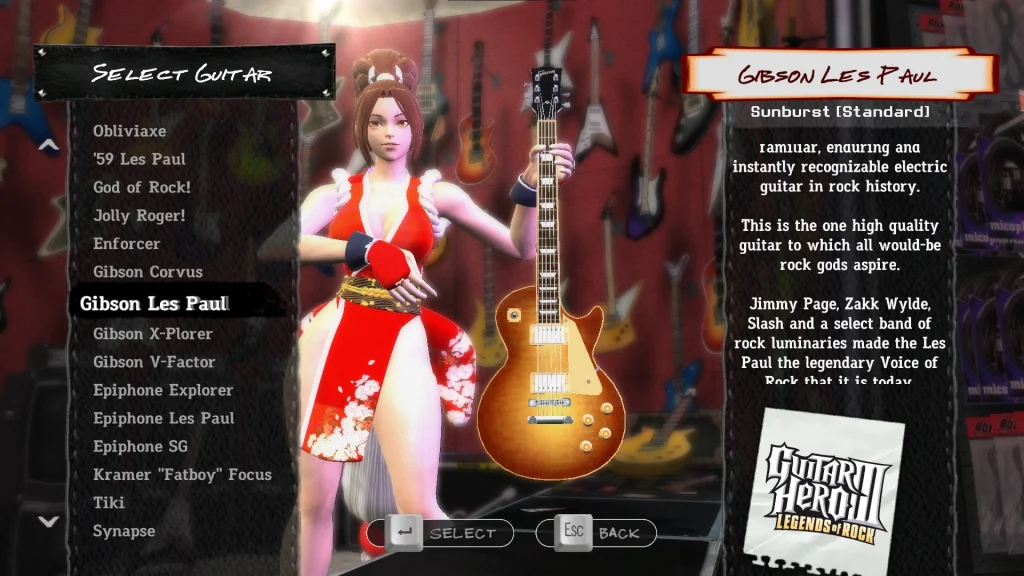Choose the Gibson X-Plorer guitar
The width and height of the screenshot is (1024, 576).
[x=153, y=333]
